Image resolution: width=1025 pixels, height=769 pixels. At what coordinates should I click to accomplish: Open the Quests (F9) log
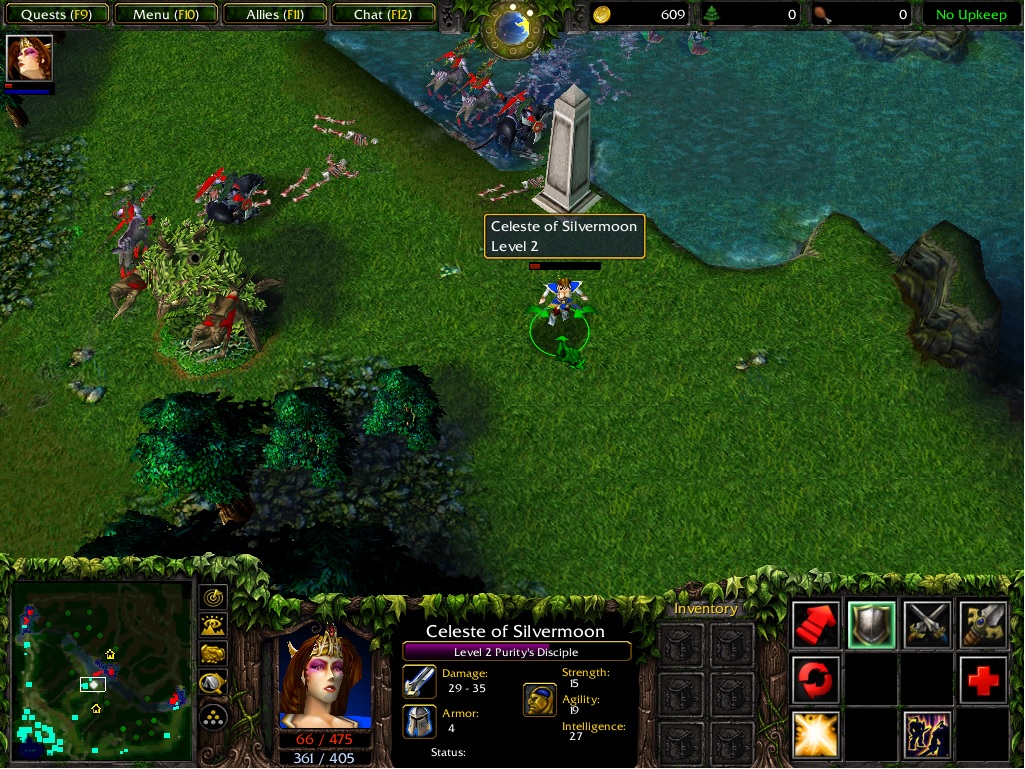pos(56,15)
